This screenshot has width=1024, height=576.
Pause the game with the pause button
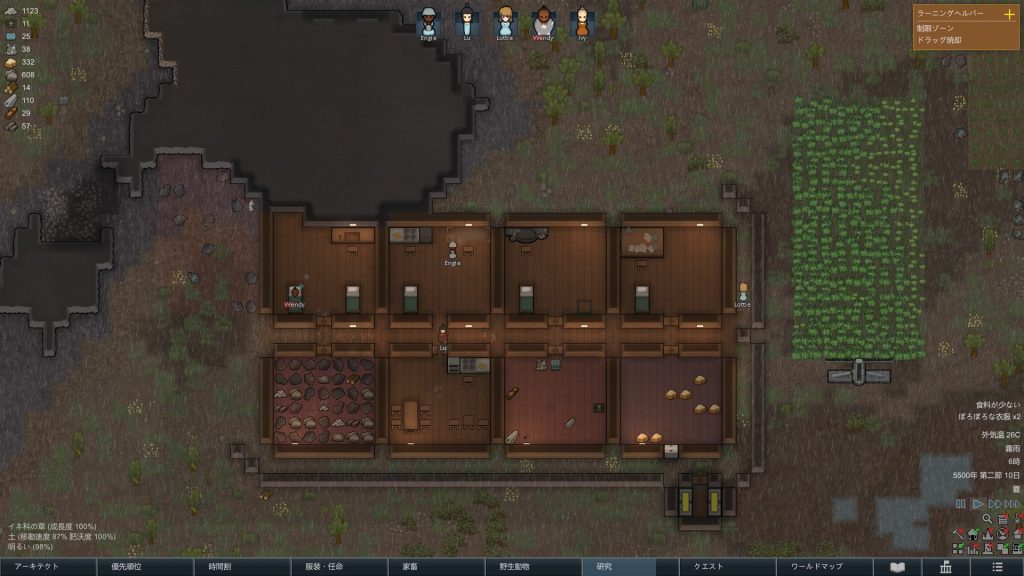click(961, 504)
